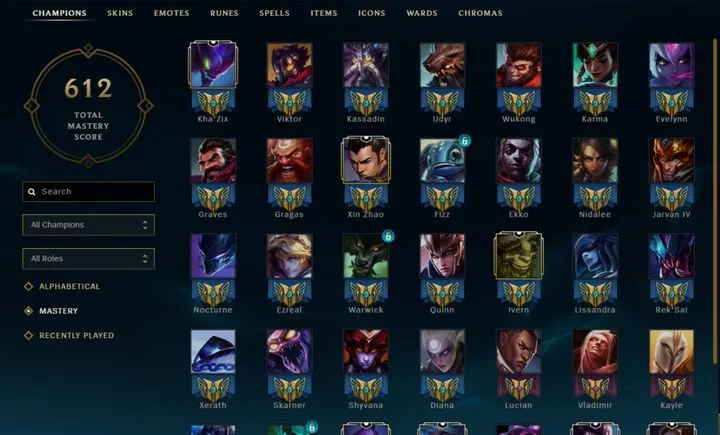Show the Spells tab

274,14
